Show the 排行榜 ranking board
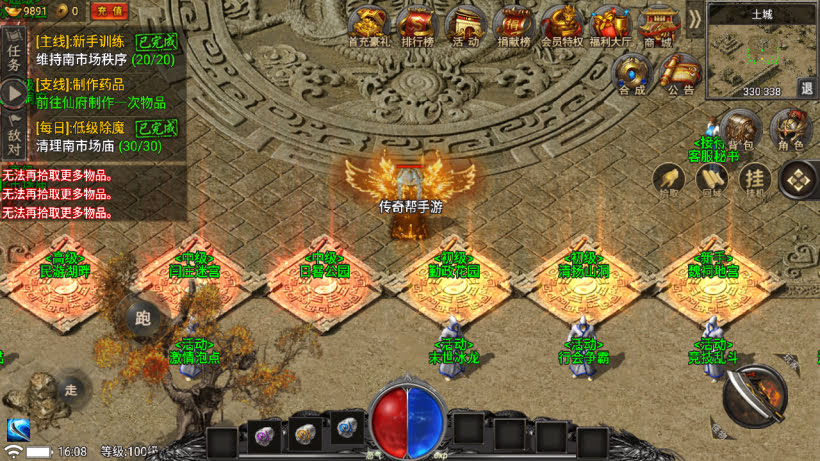Viewport: 820px width, 461px height. pos(417,25)
